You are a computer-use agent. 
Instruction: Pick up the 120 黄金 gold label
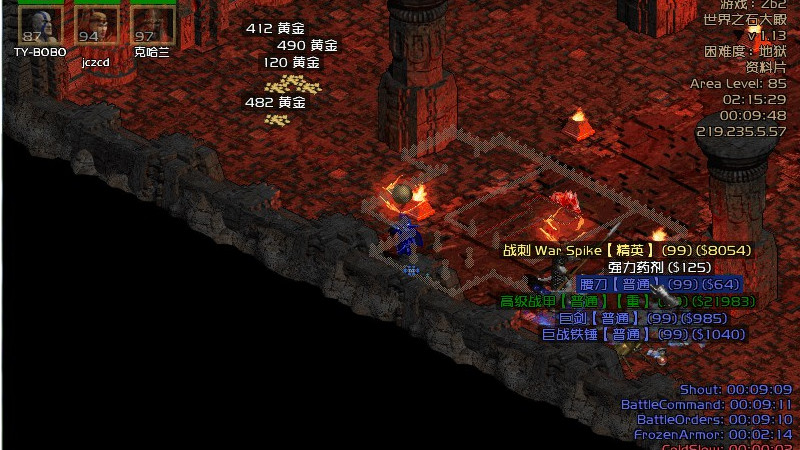pos(291,63)
